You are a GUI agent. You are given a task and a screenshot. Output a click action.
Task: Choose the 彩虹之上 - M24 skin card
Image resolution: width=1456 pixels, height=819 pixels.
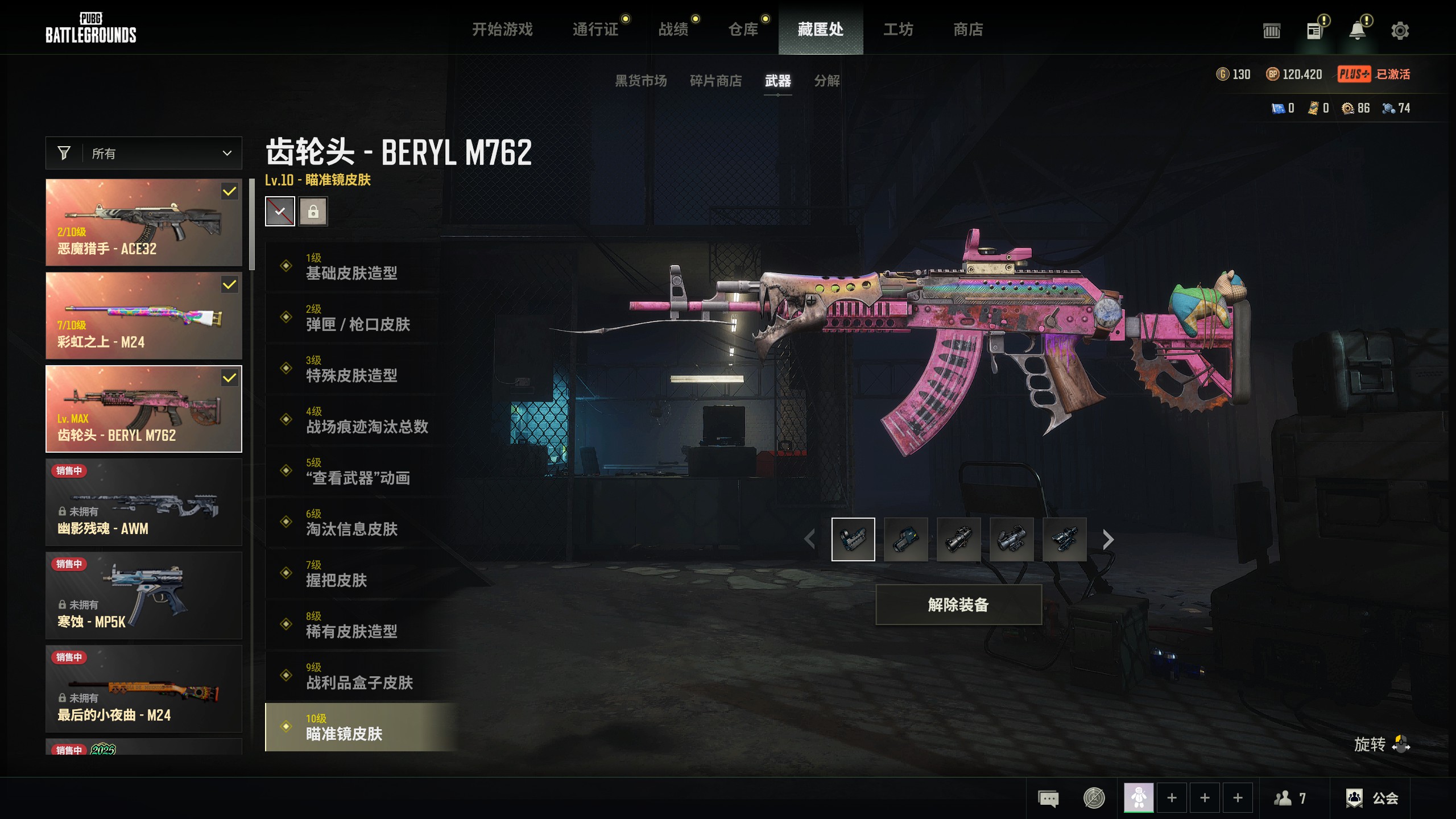pos(144,316)
